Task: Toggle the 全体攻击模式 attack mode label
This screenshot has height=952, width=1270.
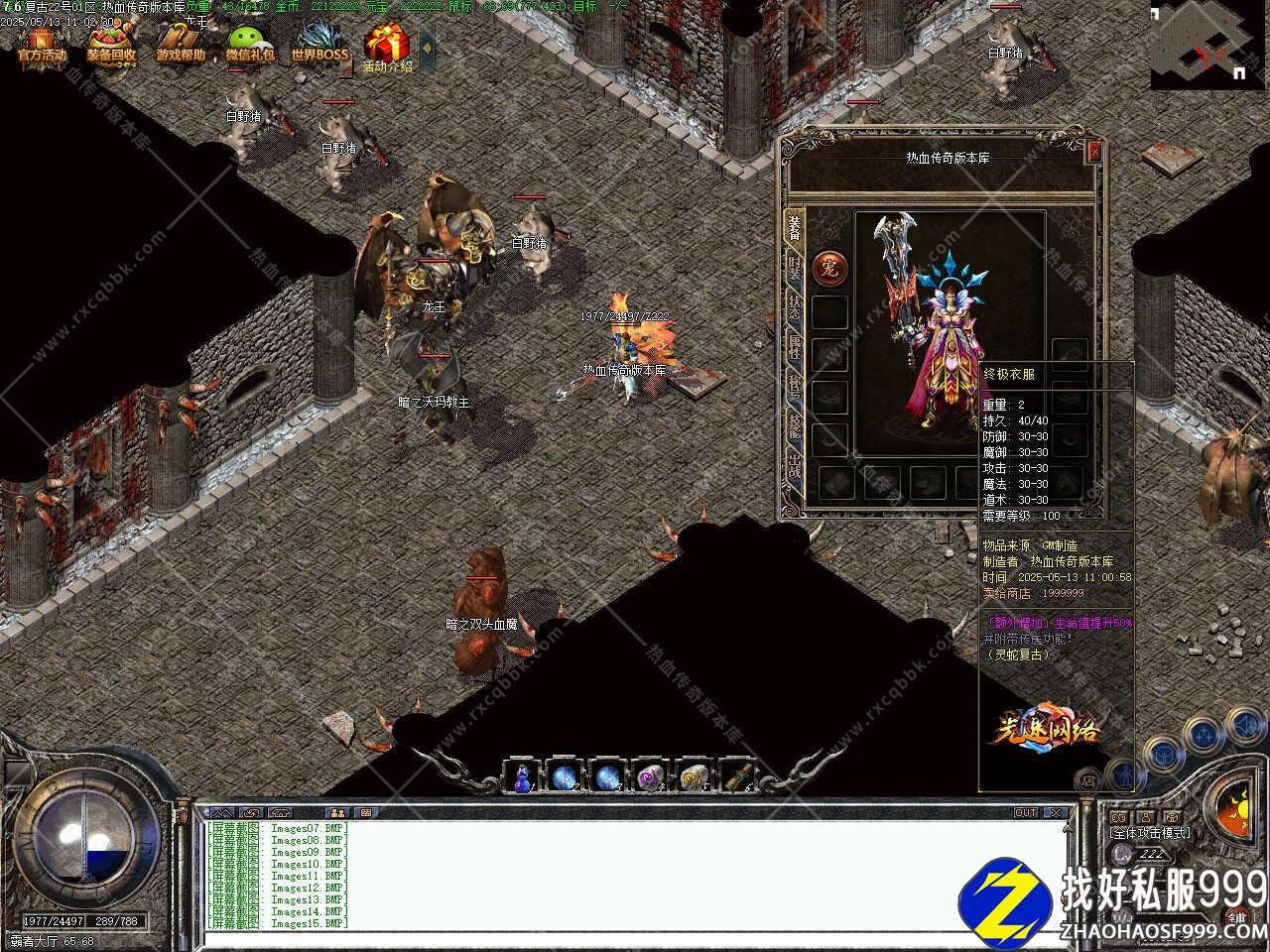Action: tap(1149, 833)
